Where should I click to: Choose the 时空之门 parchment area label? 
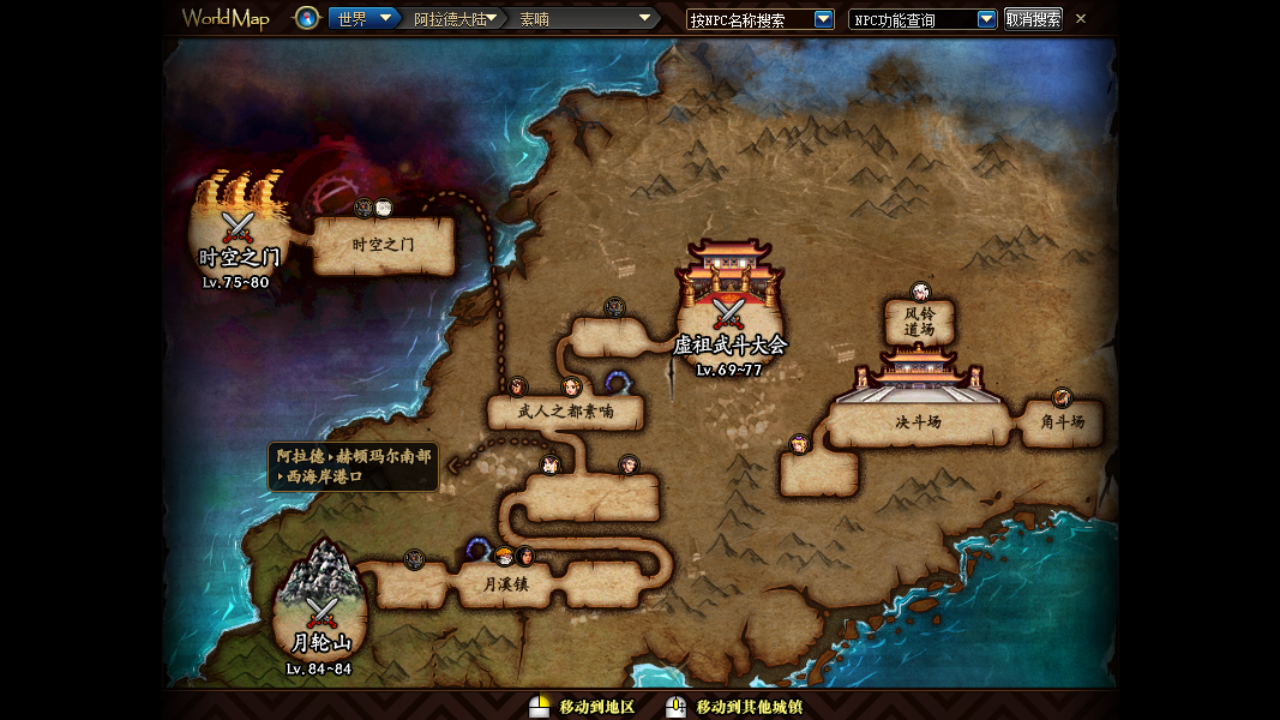384,245
